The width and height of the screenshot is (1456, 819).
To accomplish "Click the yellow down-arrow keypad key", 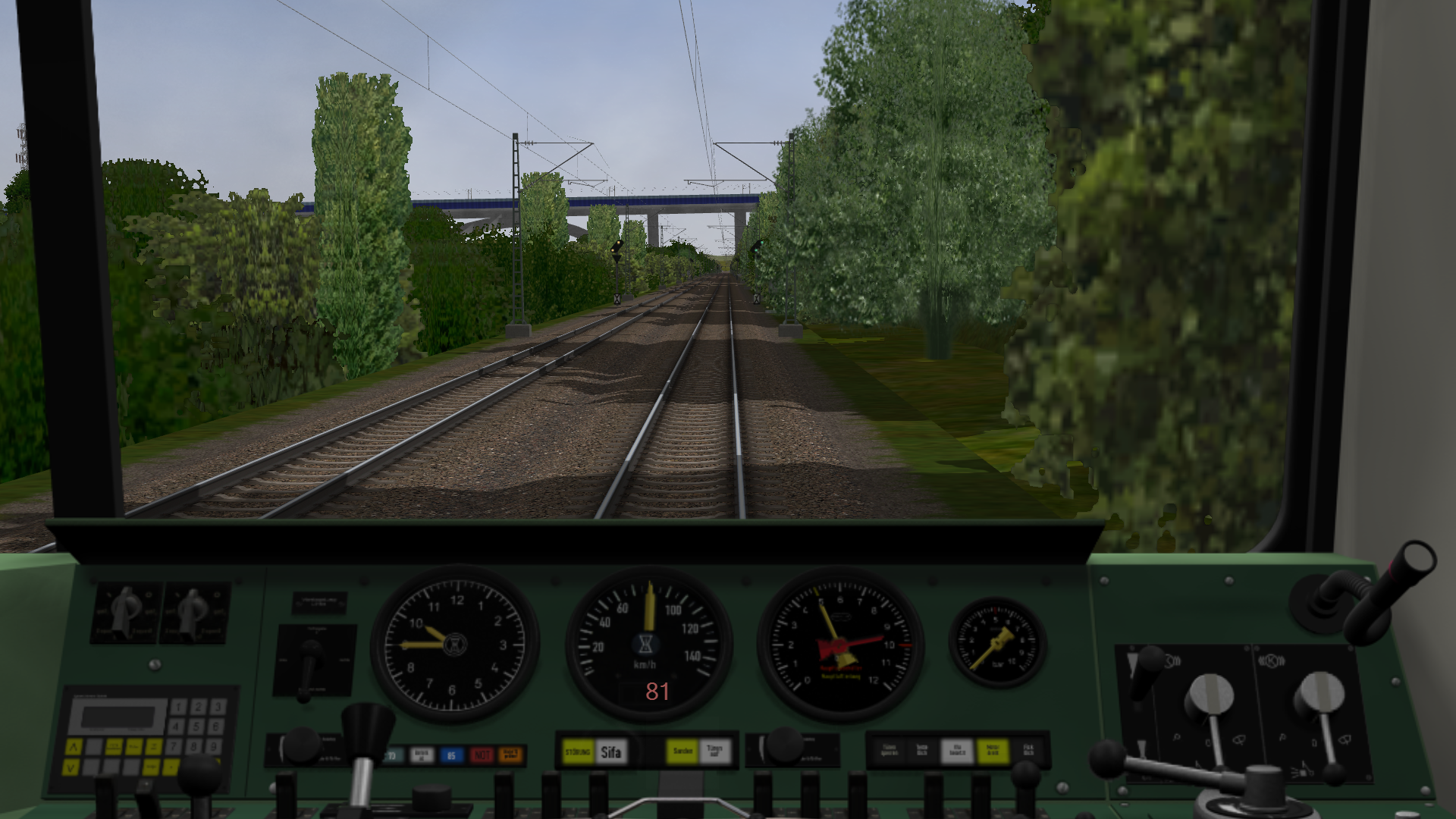I will 71,767.
